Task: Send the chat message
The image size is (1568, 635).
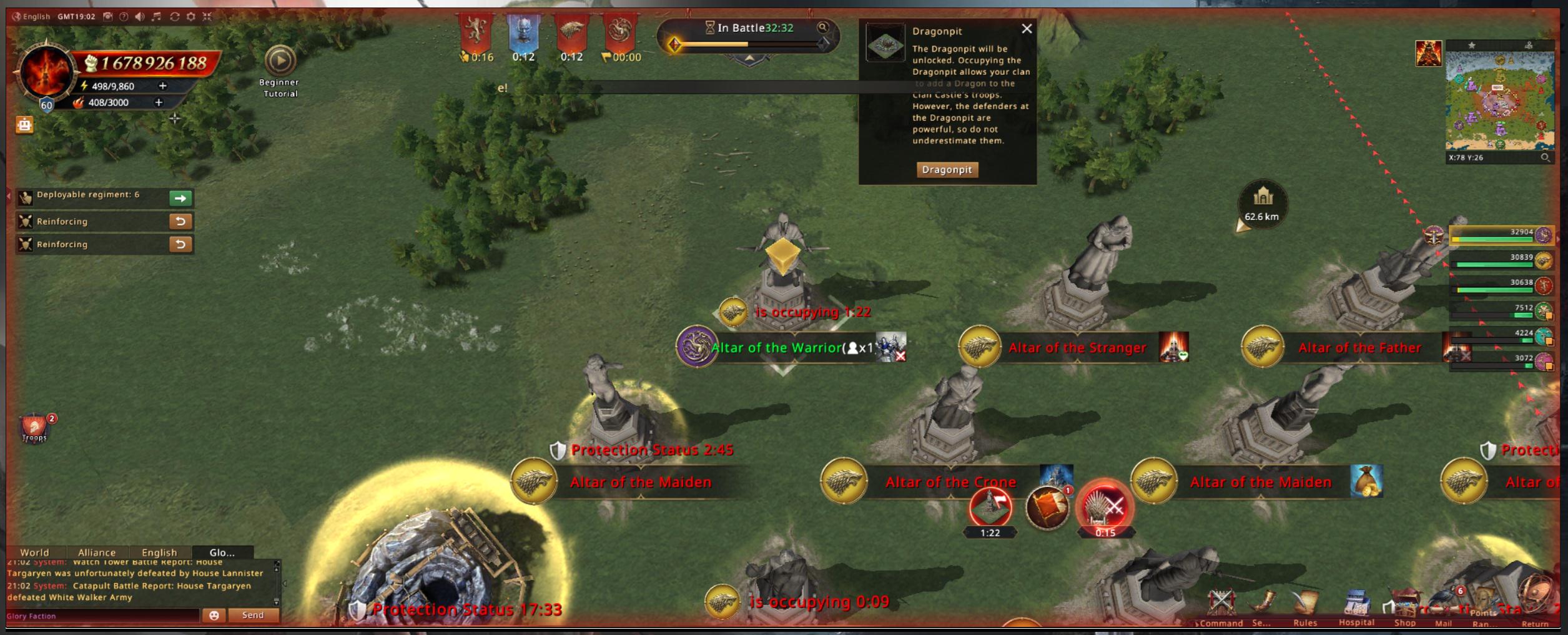Action: pyautogui.click(x=253, y=615)
